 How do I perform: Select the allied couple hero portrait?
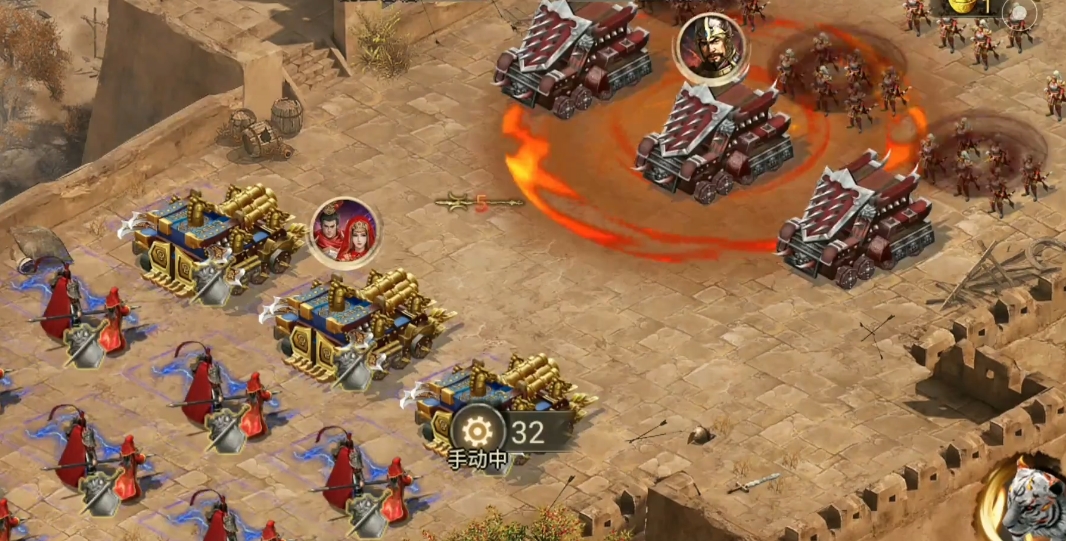click(x=345, y=232)
